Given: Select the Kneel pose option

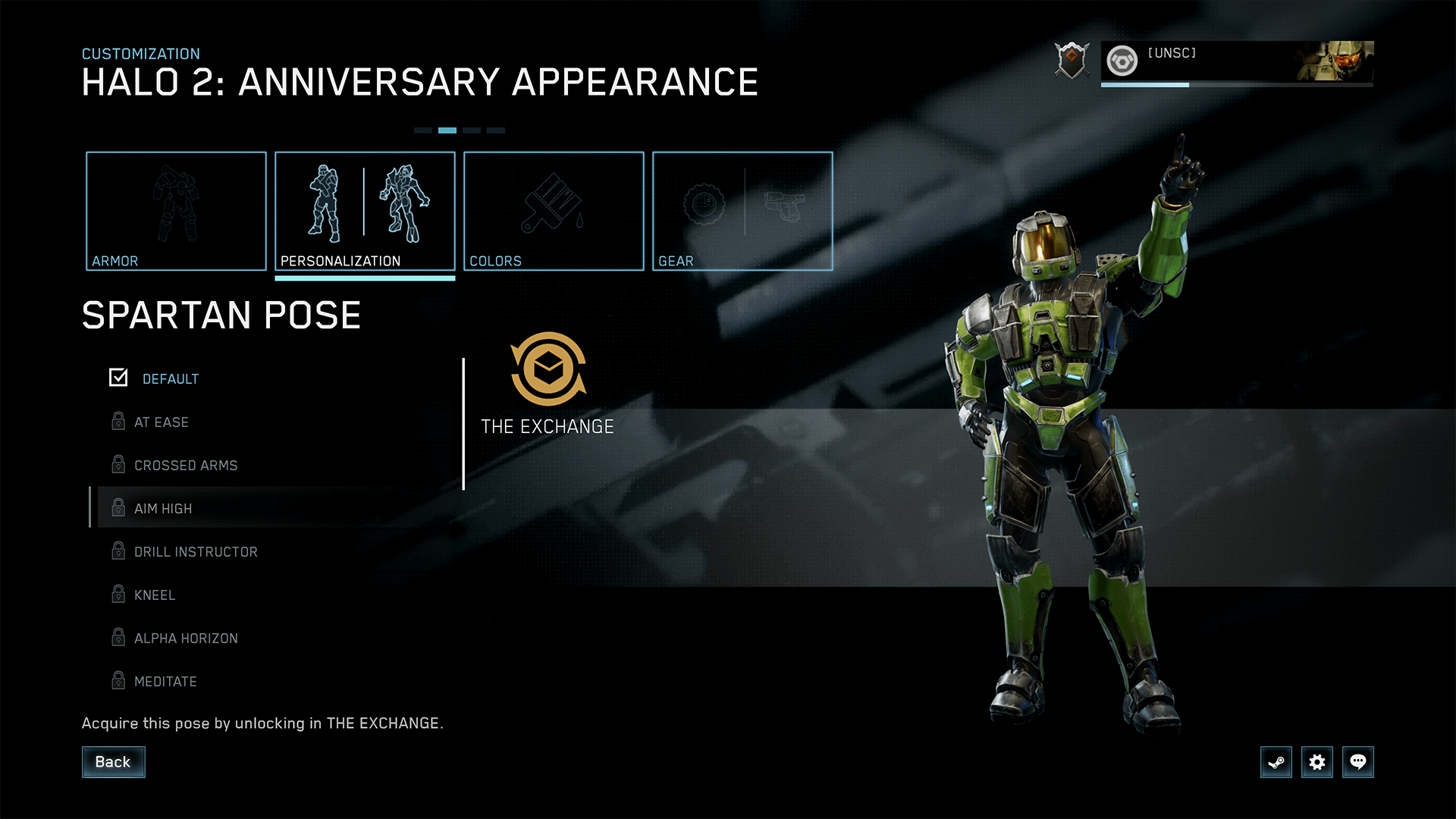Looking at the screenshot, I should click(155, 595).
